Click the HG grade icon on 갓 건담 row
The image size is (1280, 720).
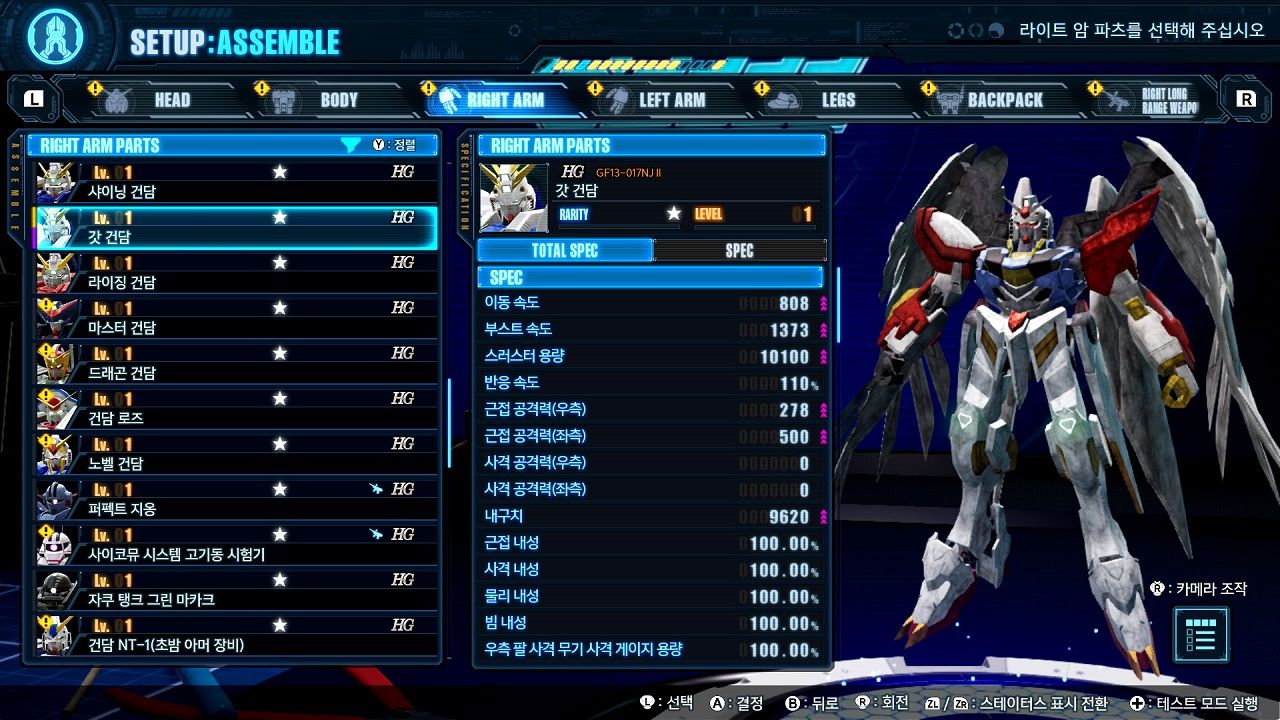404,215
